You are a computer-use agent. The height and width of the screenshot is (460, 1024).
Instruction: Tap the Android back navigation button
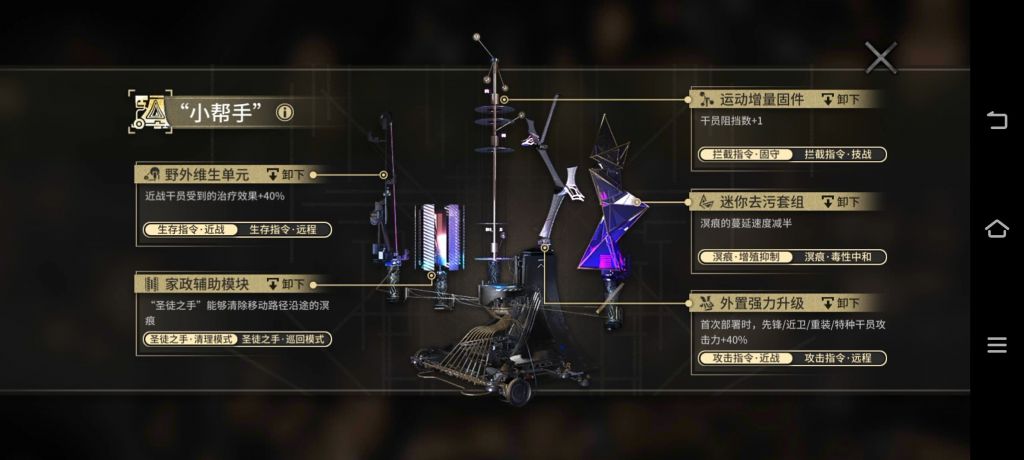pos(996,121)
